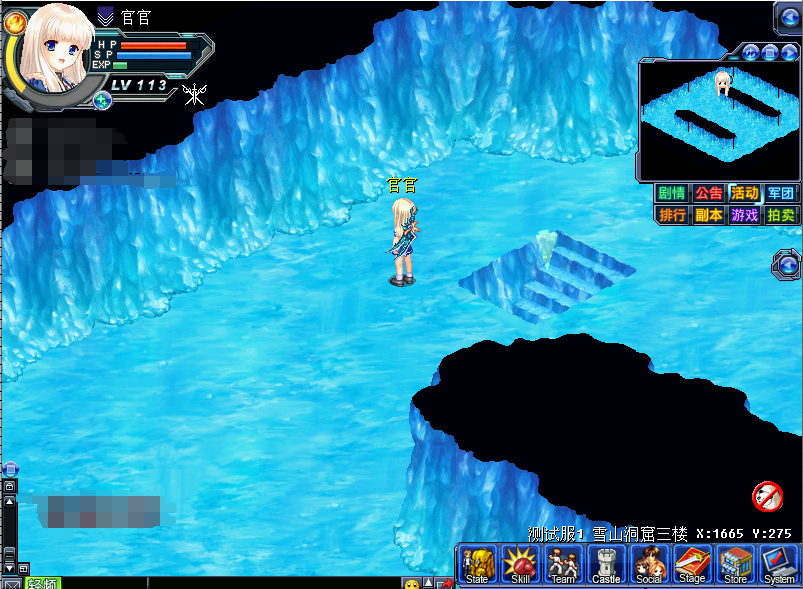Image resolution: width=803 pixels, height=589 pixels.
Task: Click the 剧情 story button
Action: pos(671,194)
